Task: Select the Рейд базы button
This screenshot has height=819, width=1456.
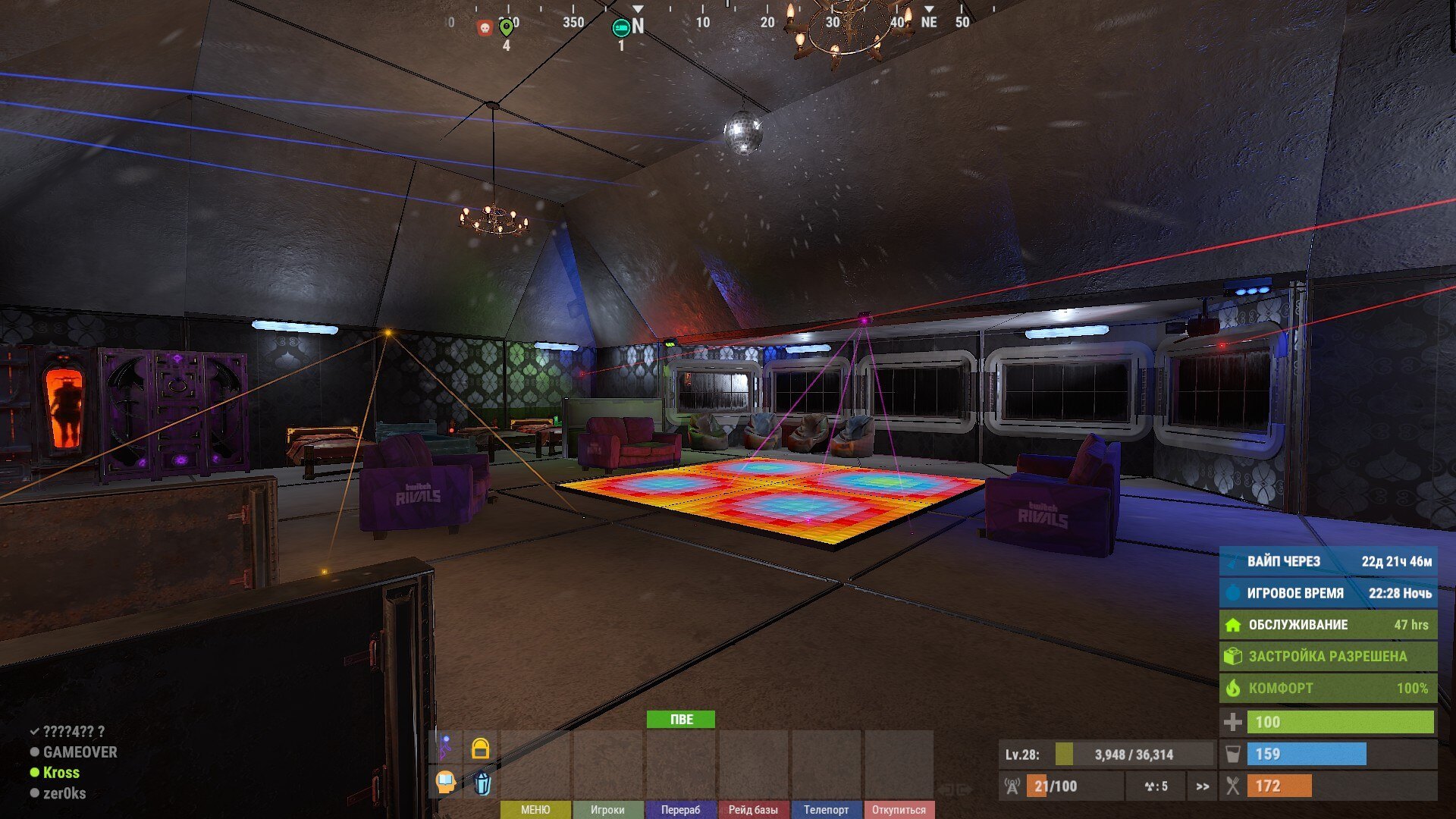Action: pyautogui.click(x=753, y=810)
